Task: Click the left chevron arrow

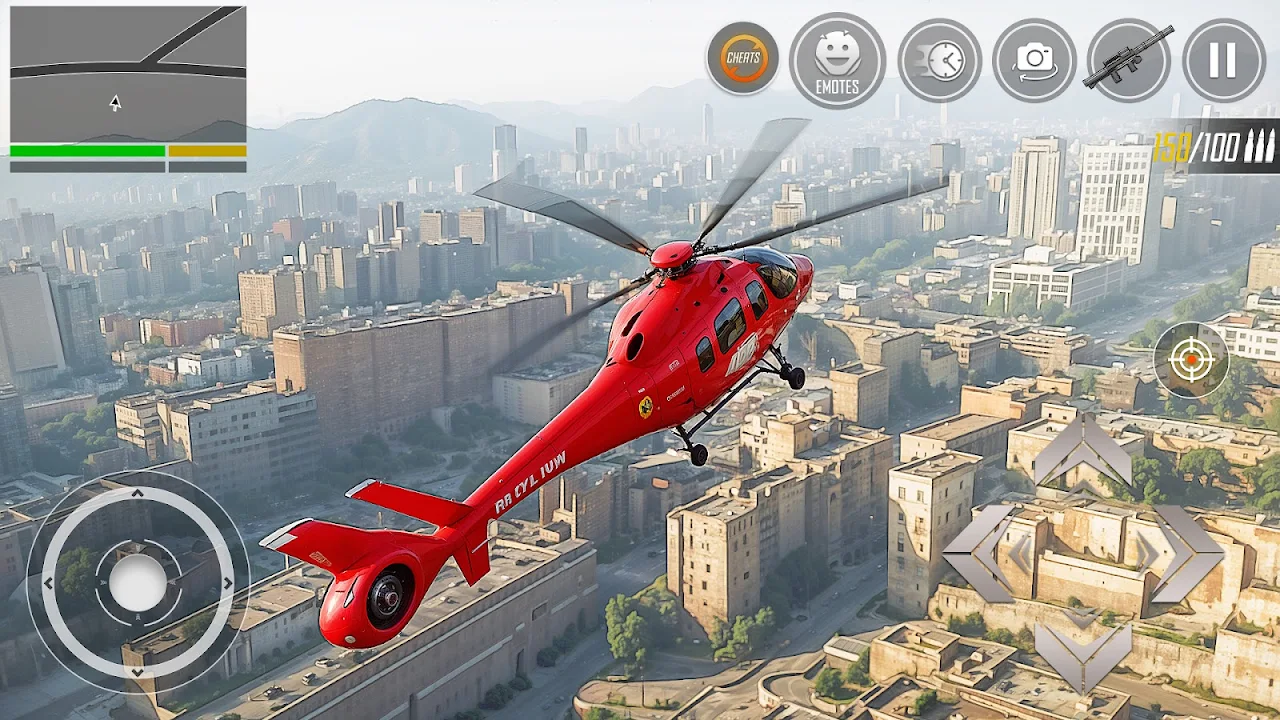Action: pos(979,552)
